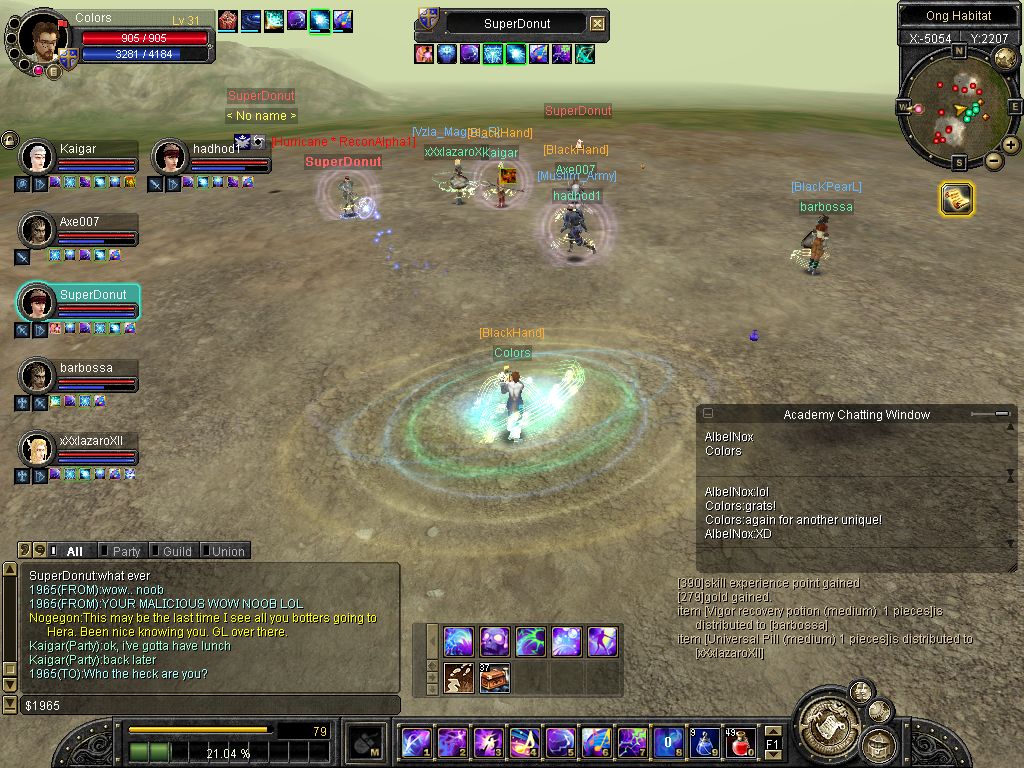Switch to the Party chat tab
This screenshot has width=1024, height=768.
[125, 551]
